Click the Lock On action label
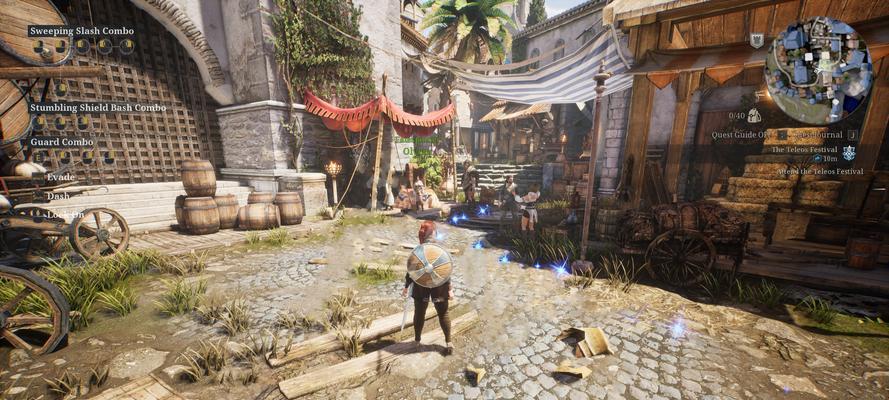Screen dimensions: 889x400 point(65,214)
